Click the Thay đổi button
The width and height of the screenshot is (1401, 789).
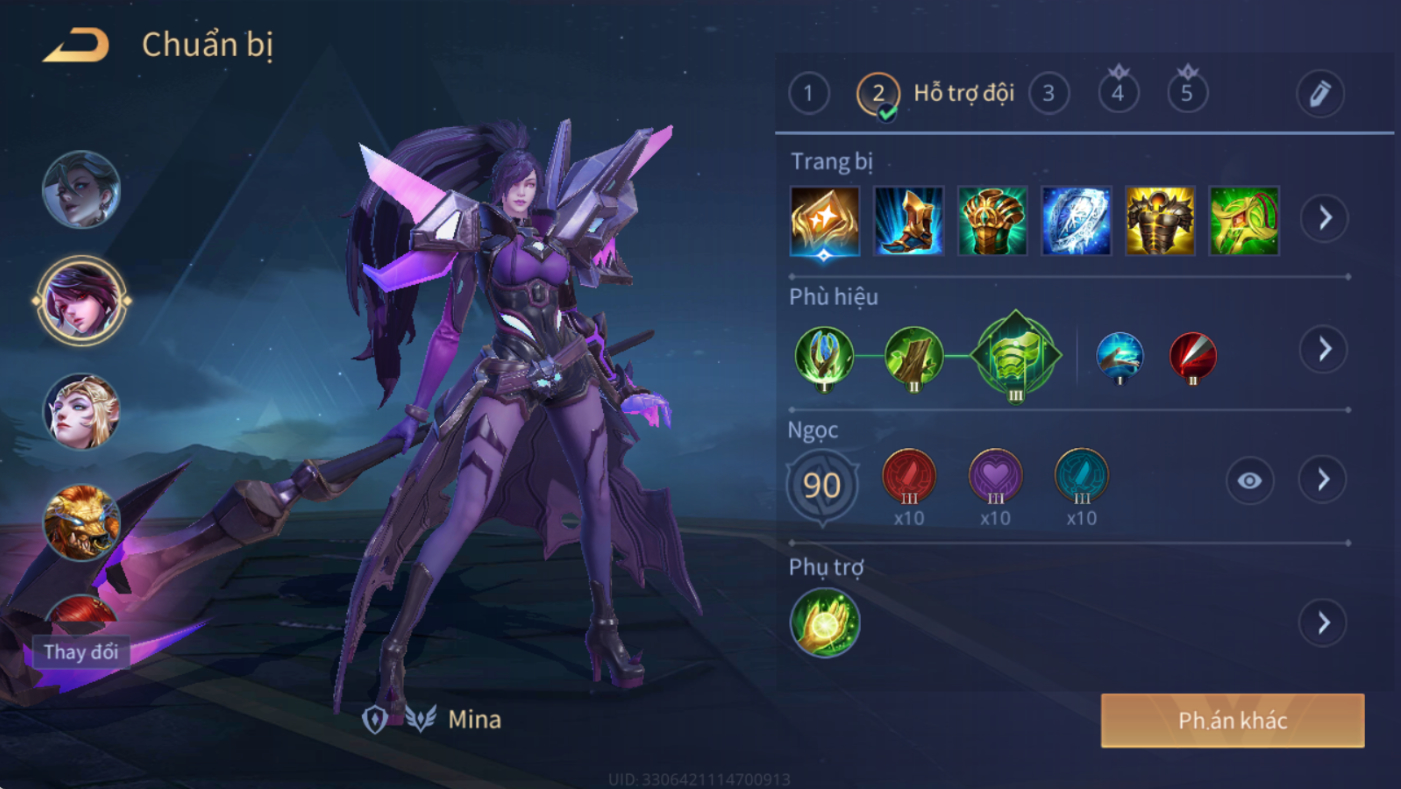point(81,652)
